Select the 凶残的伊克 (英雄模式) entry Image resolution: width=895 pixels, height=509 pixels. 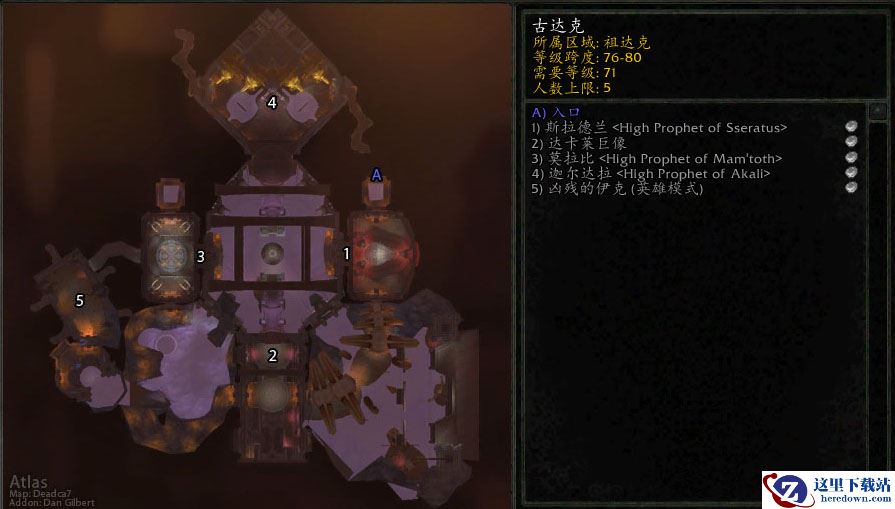tap(617, 189)
